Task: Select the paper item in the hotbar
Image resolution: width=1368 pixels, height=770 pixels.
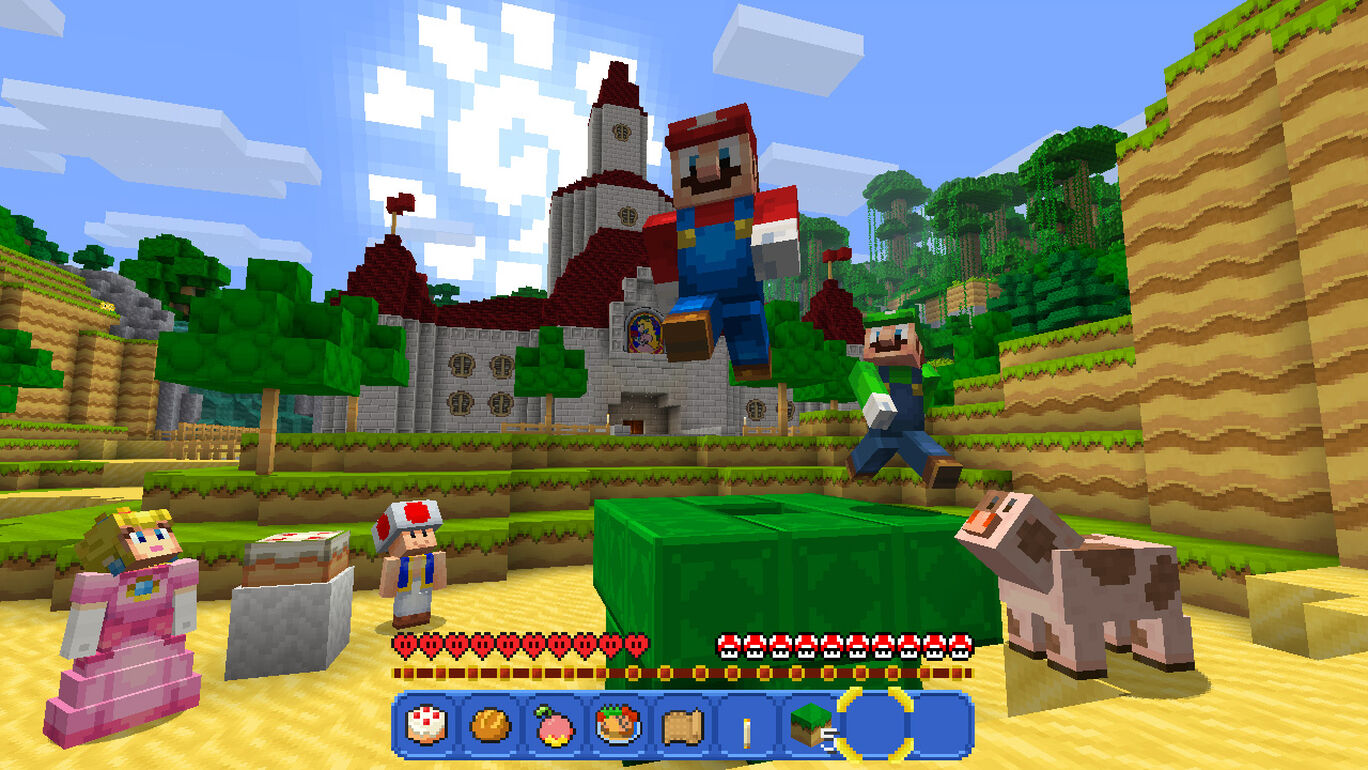Action: [679, 723]
